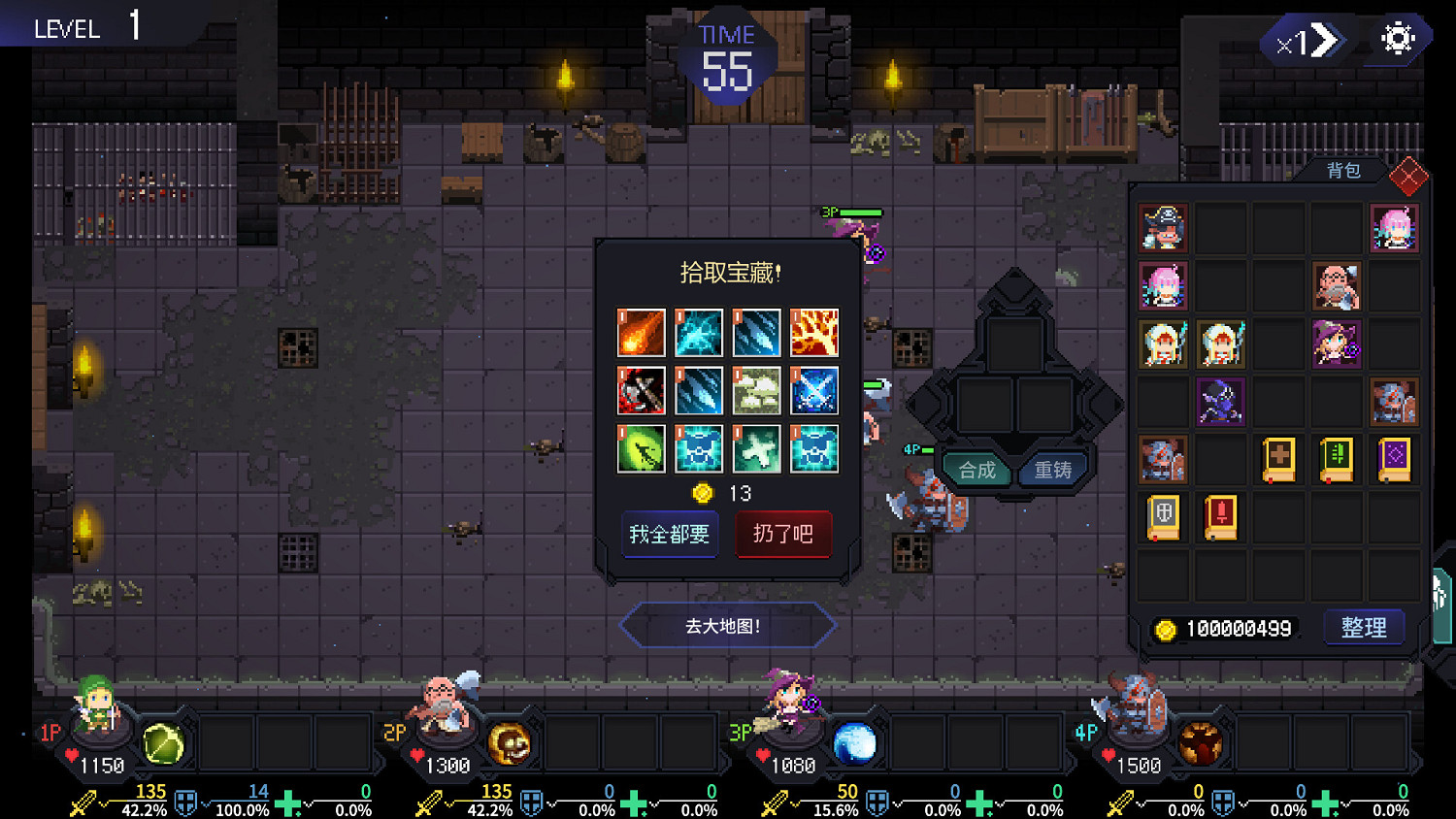Select the ice dragon skill icon
Image resolution: width=1456 pixels, height=819 pixels.
(x=699, y=334)
